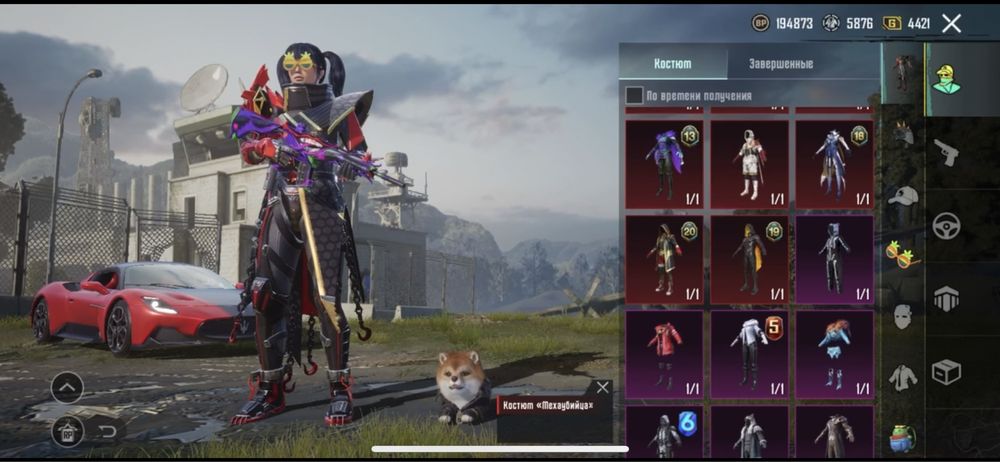Choose the red jacket outfit
1000x462 pixels.
point(664,354)
